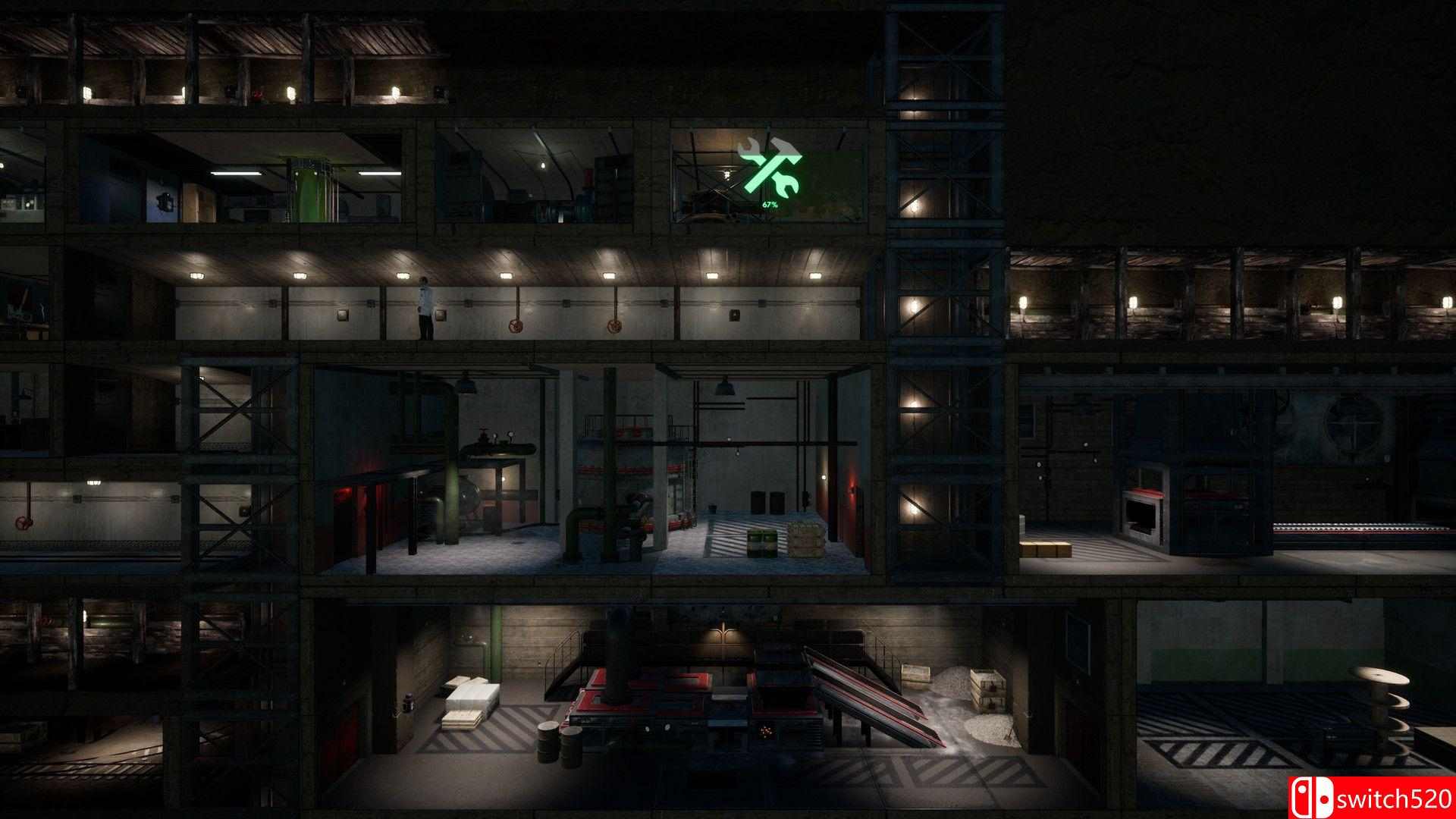Screen dimensions: 1456x819
Task: Click the red valve wheel left of the character
Action: pyautogui.click(x=516, y=325)
